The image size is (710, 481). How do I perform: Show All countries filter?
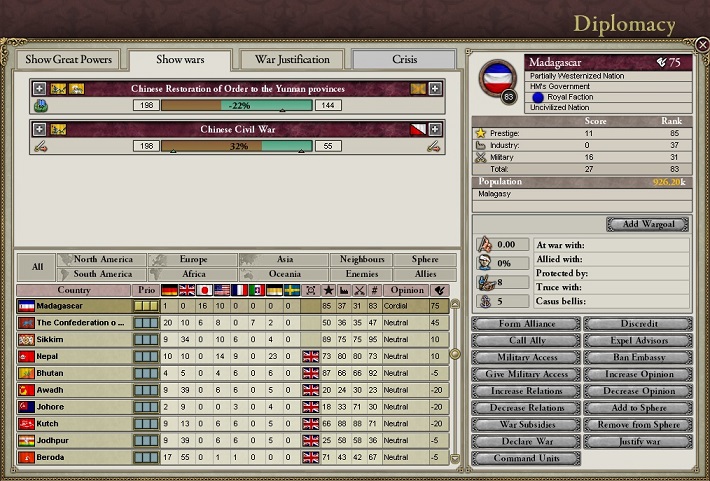37,266
